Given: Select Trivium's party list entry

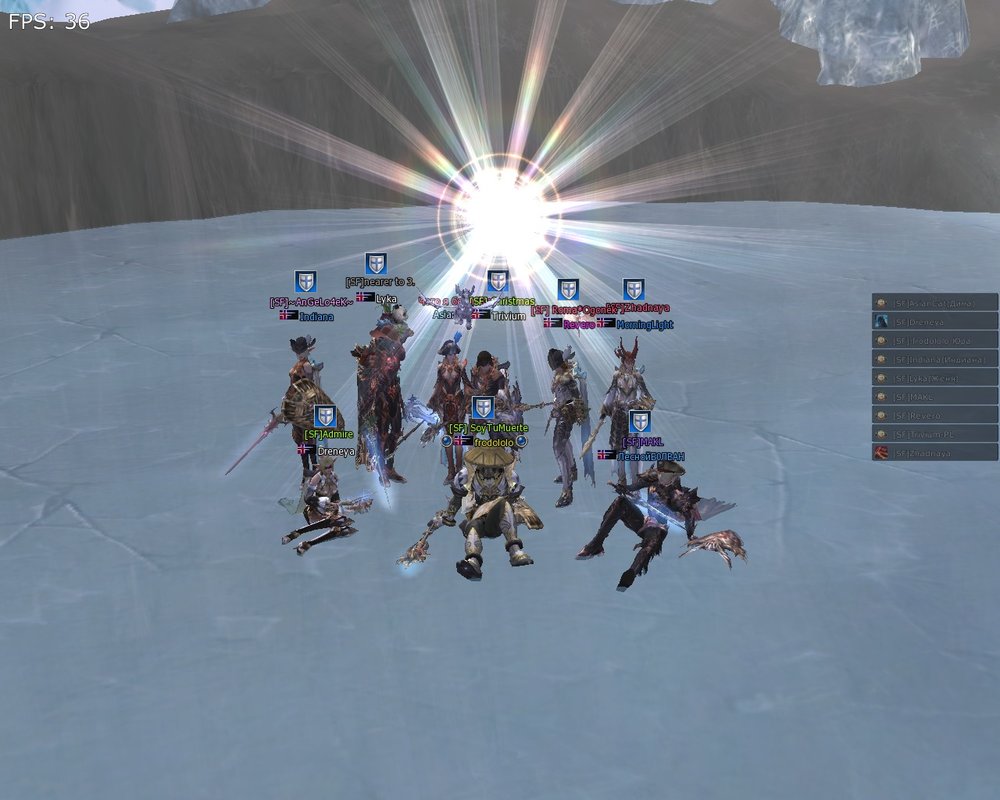Looking at the screenshot, I should (x=935, y=434).
